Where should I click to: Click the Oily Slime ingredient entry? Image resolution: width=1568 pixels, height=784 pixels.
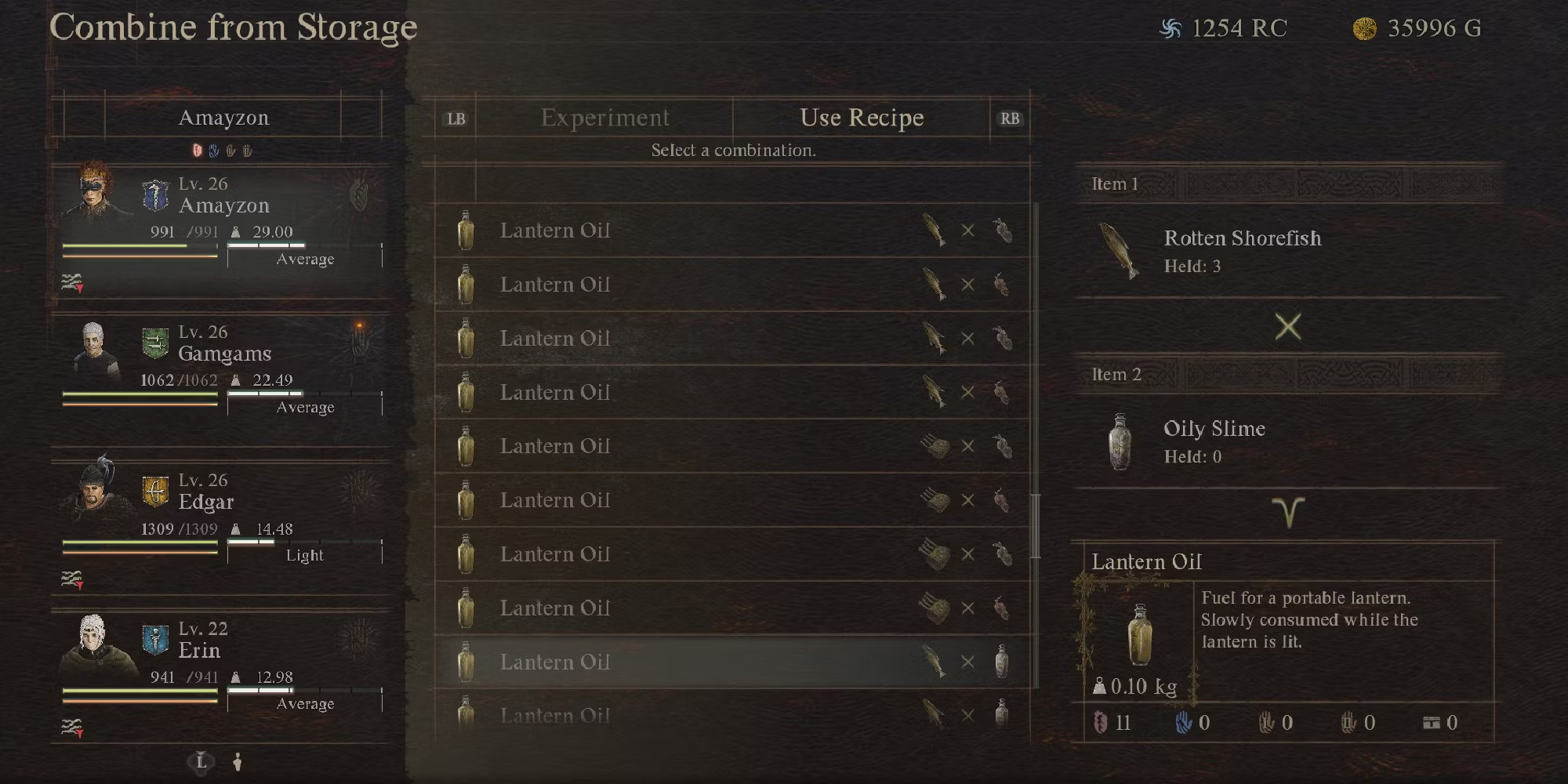[1214, 441]
